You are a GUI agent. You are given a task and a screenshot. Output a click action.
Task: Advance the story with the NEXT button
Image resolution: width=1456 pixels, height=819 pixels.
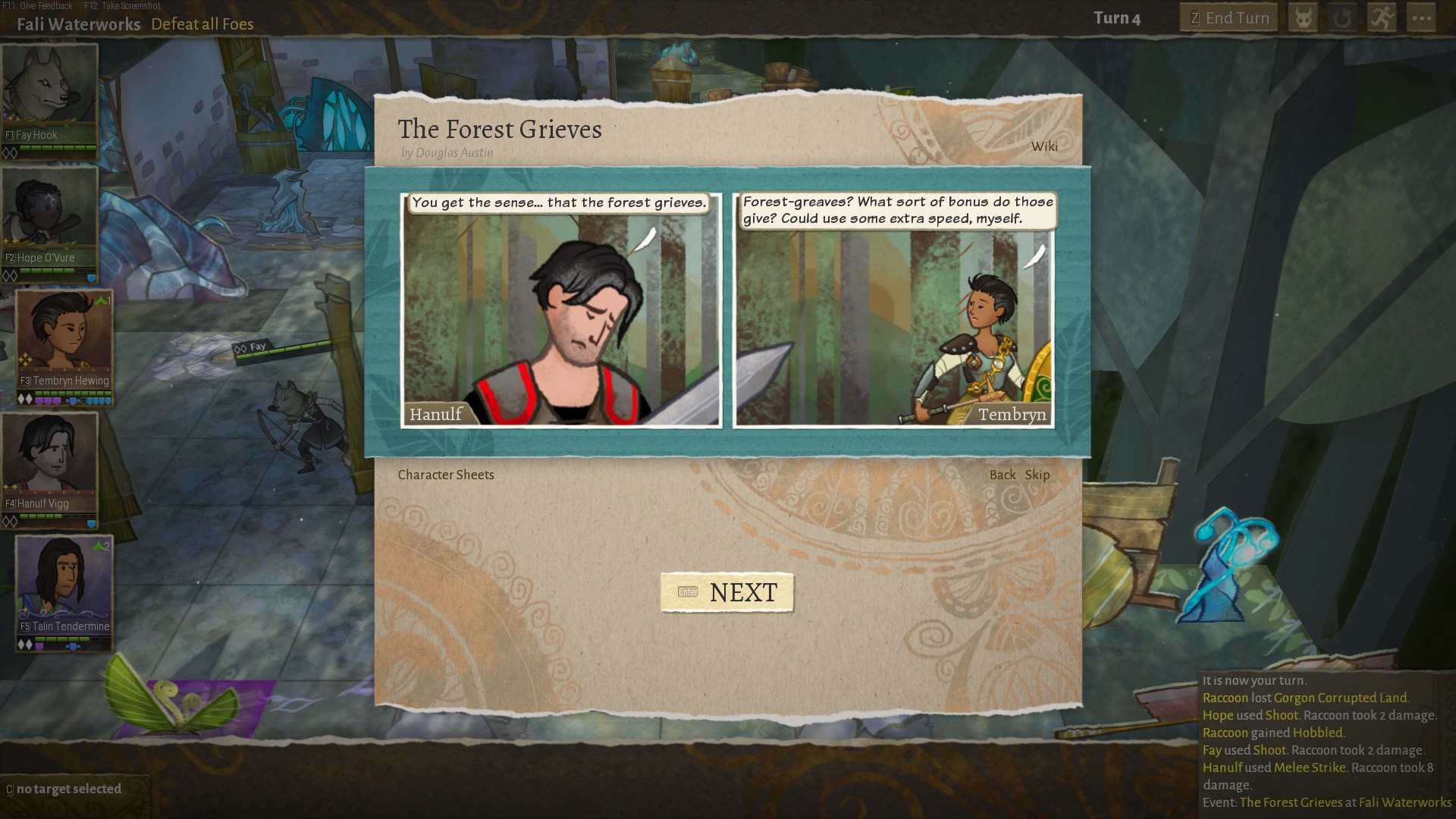pyautogui.click(x=727, y=592)
